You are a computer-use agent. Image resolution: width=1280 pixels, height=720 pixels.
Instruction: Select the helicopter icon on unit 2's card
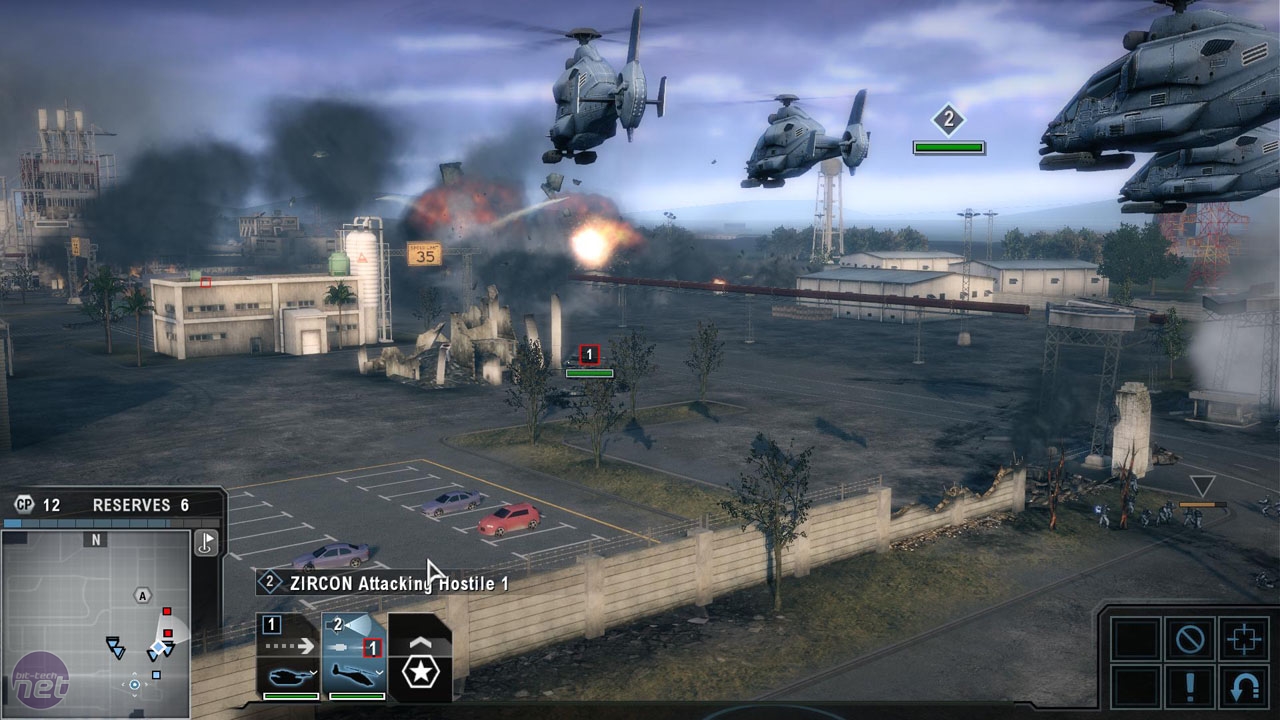(354, 676)
